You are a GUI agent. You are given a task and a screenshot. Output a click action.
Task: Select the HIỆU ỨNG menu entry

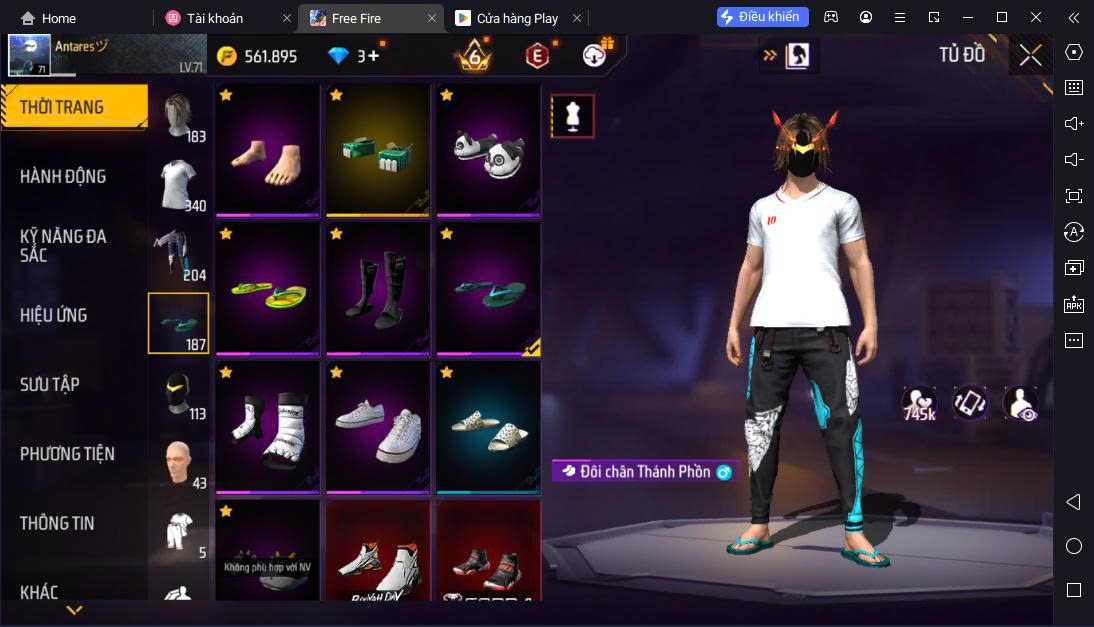coord(54,316)
